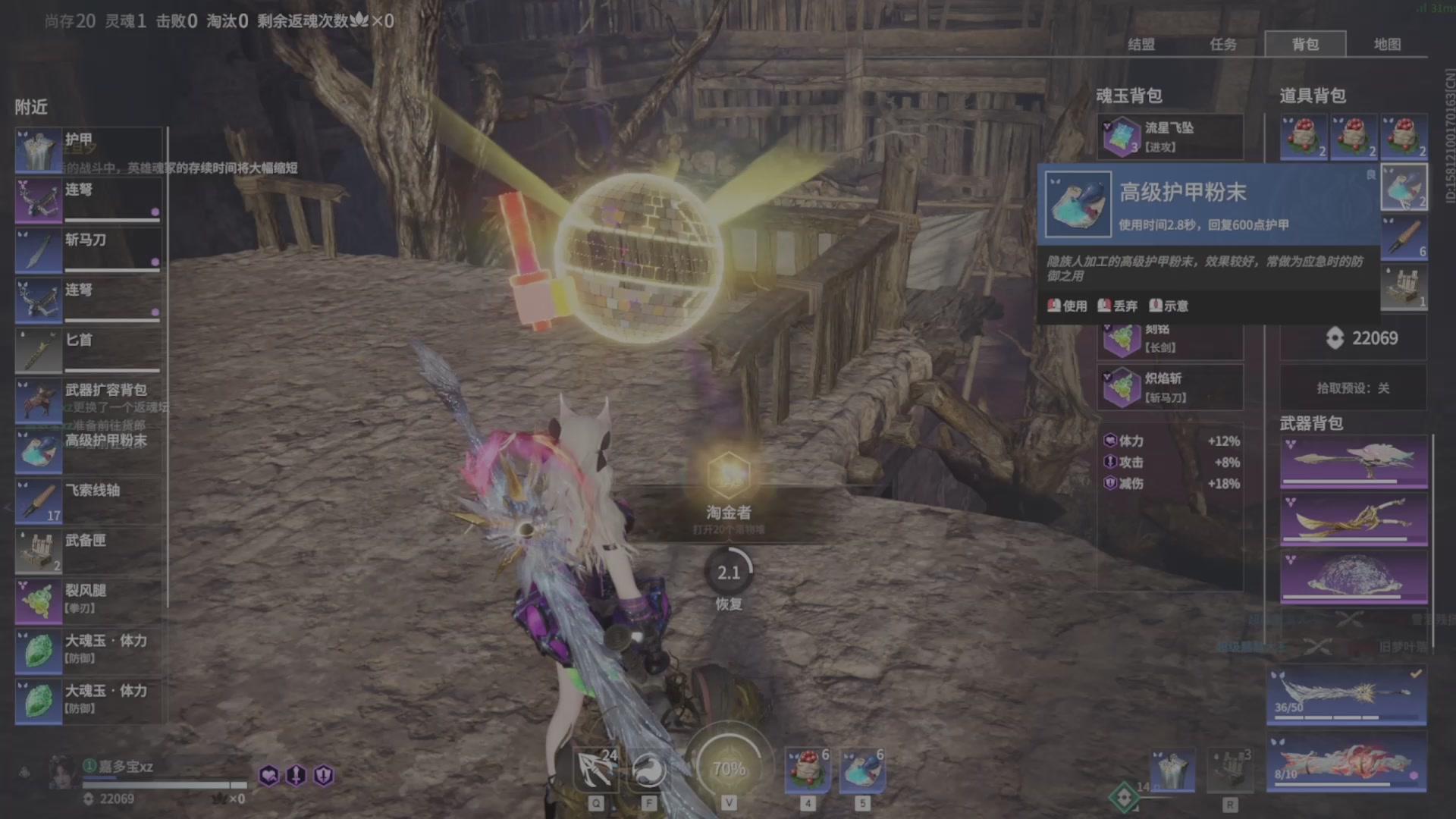Select the equipped weapon with 36/50 durability
Image resolution: width=1456 pixels, height=819 pixels.
1346,696
